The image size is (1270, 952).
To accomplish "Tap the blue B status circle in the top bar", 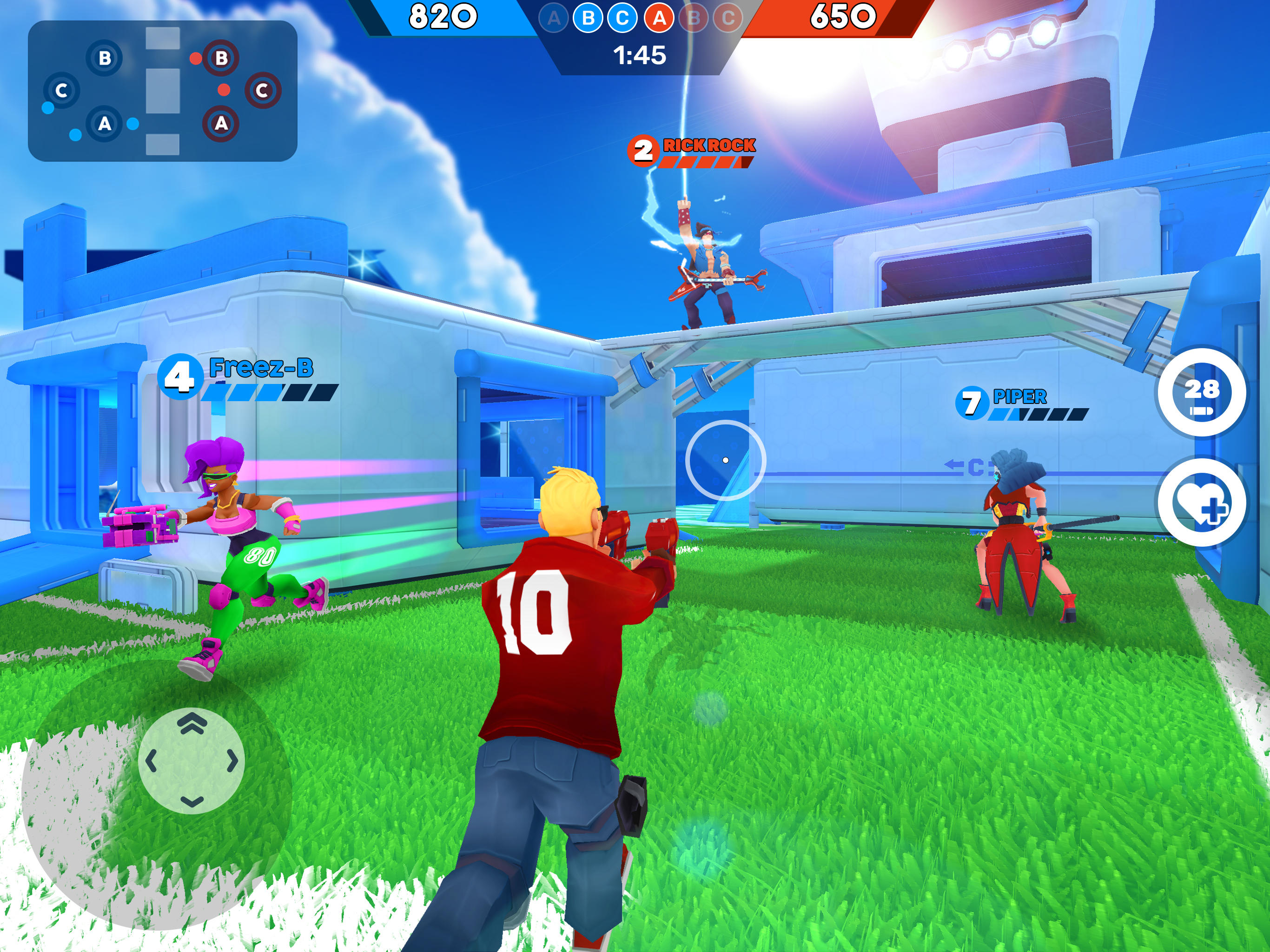I will 589,18.
